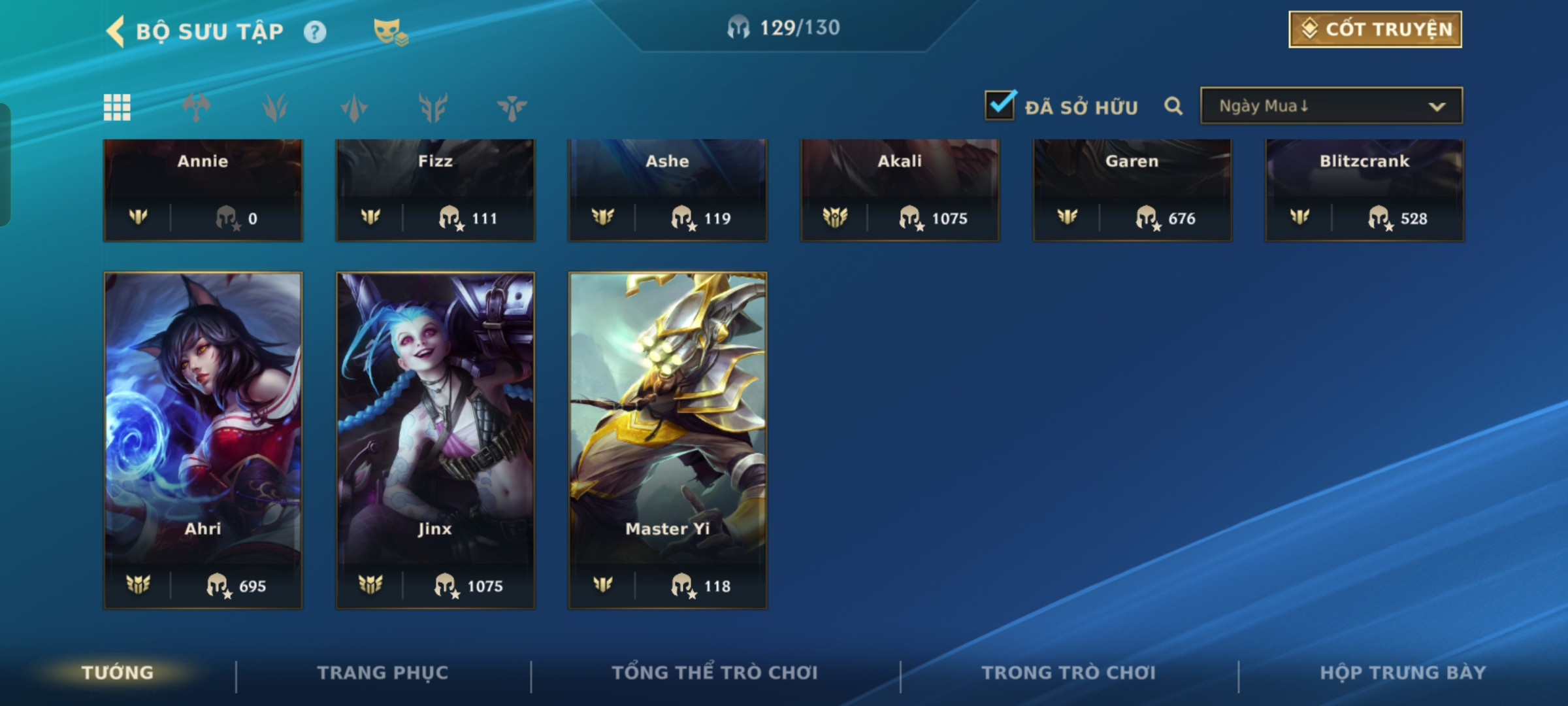Select the Annie champion card
This screenshot has height=706, width=1568.
click(x=203, y=190)
